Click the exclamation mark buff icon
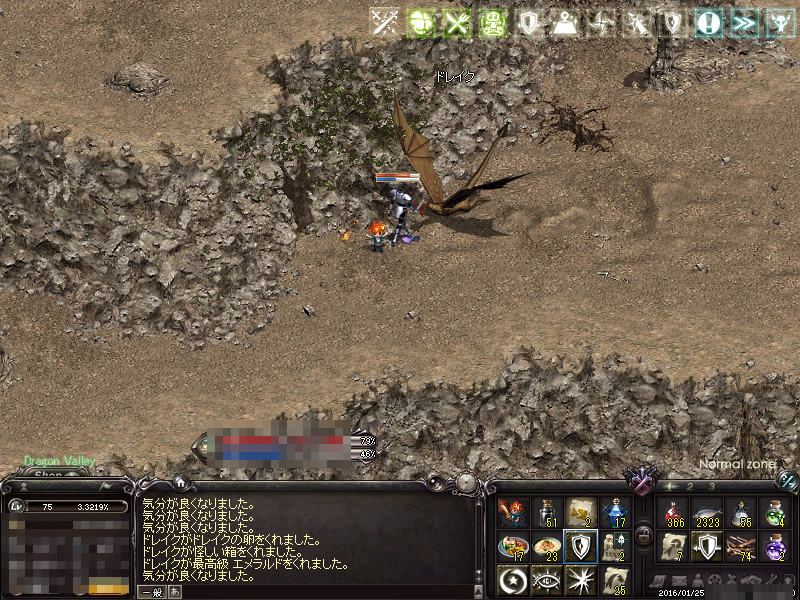800x600 pixels. tap(708, 22)
